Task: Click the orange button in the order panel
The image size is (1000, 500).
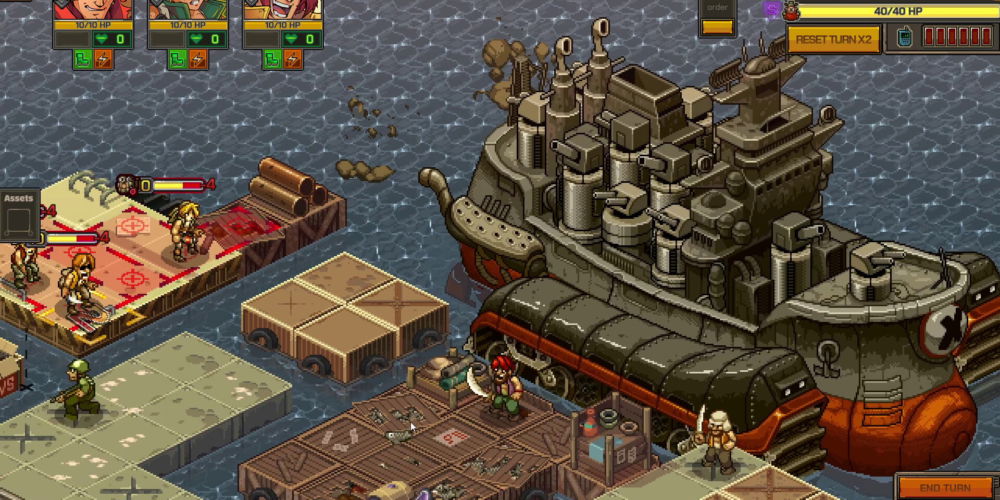Action: (x=717, y=27)
